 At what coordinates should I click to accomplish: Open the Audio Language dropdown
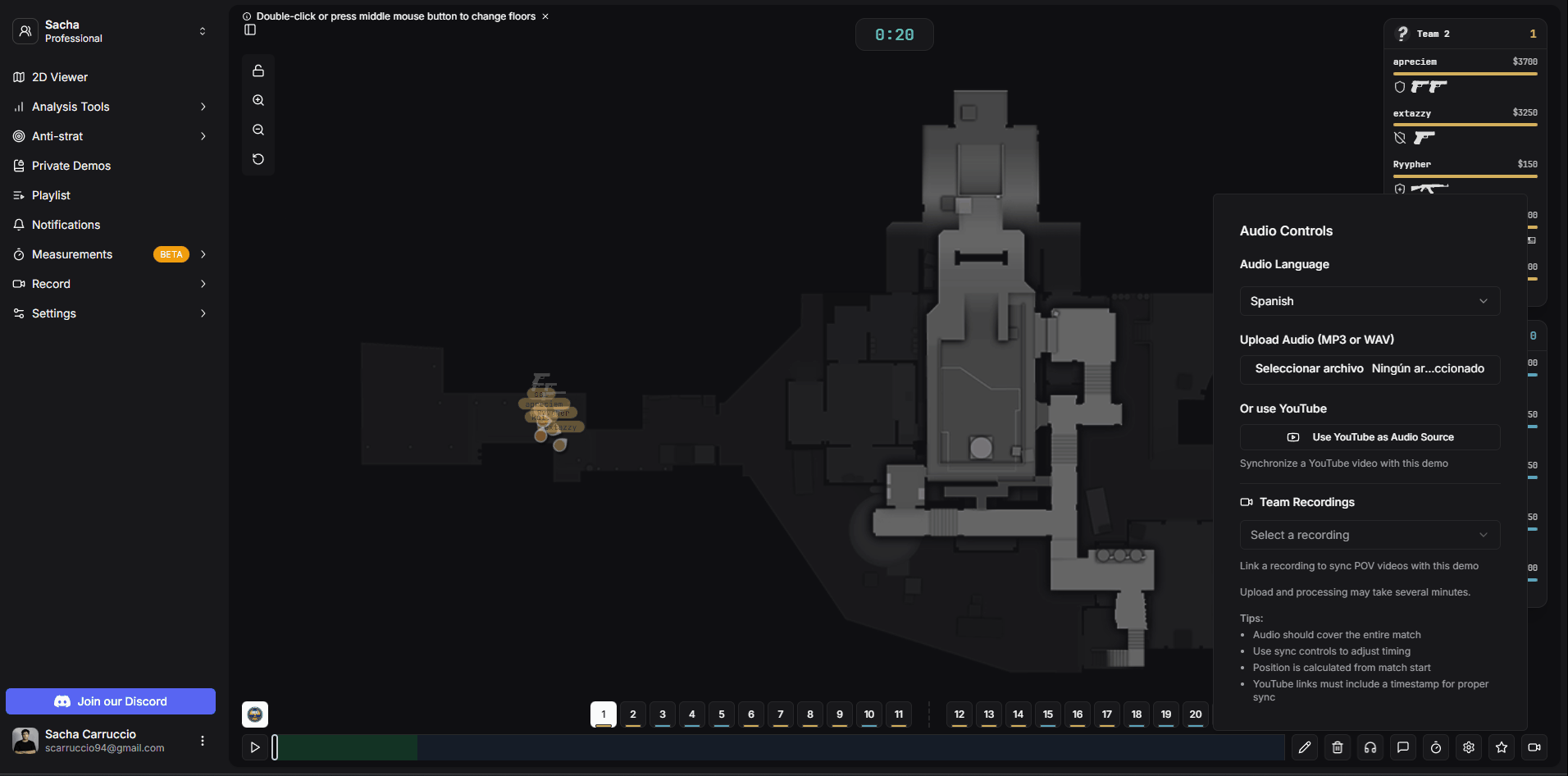point(1370,301)
